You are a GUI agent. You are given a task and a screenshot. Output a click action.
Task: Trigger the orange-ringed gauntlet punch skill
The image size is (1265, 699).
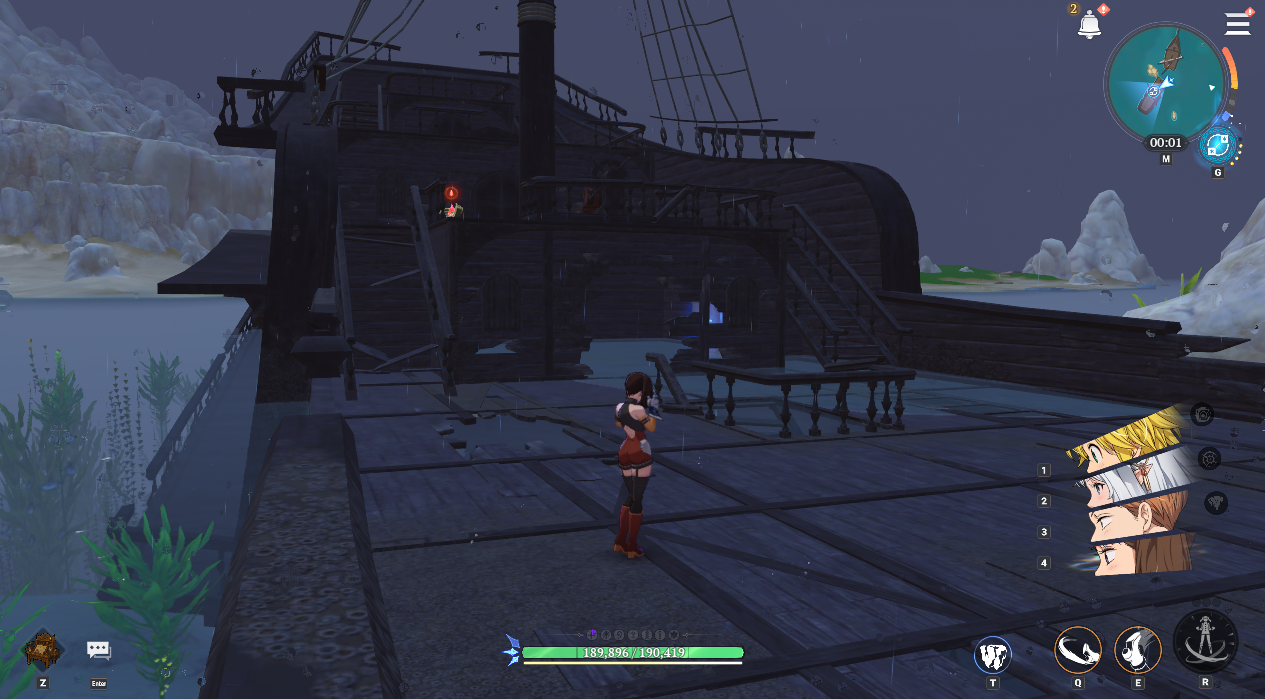1137,651
